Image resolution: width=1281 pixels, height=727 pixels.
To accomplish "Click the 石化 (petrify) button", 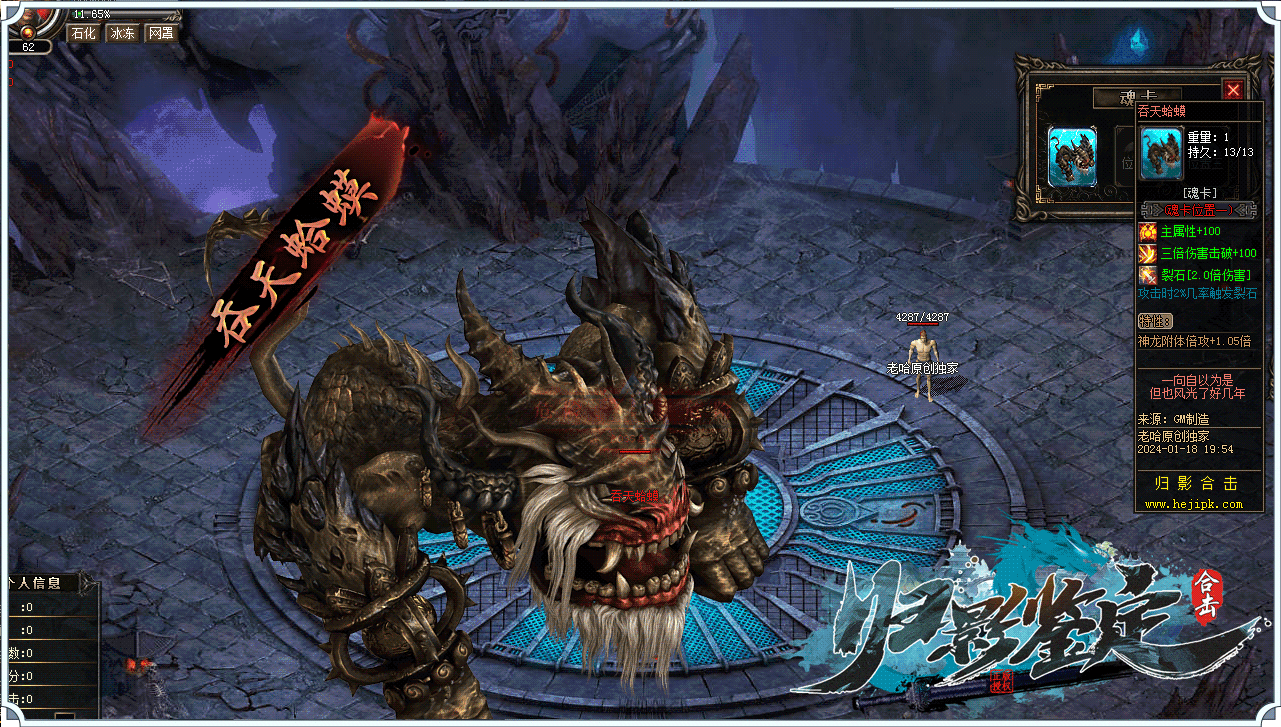I will click(81, 33).
